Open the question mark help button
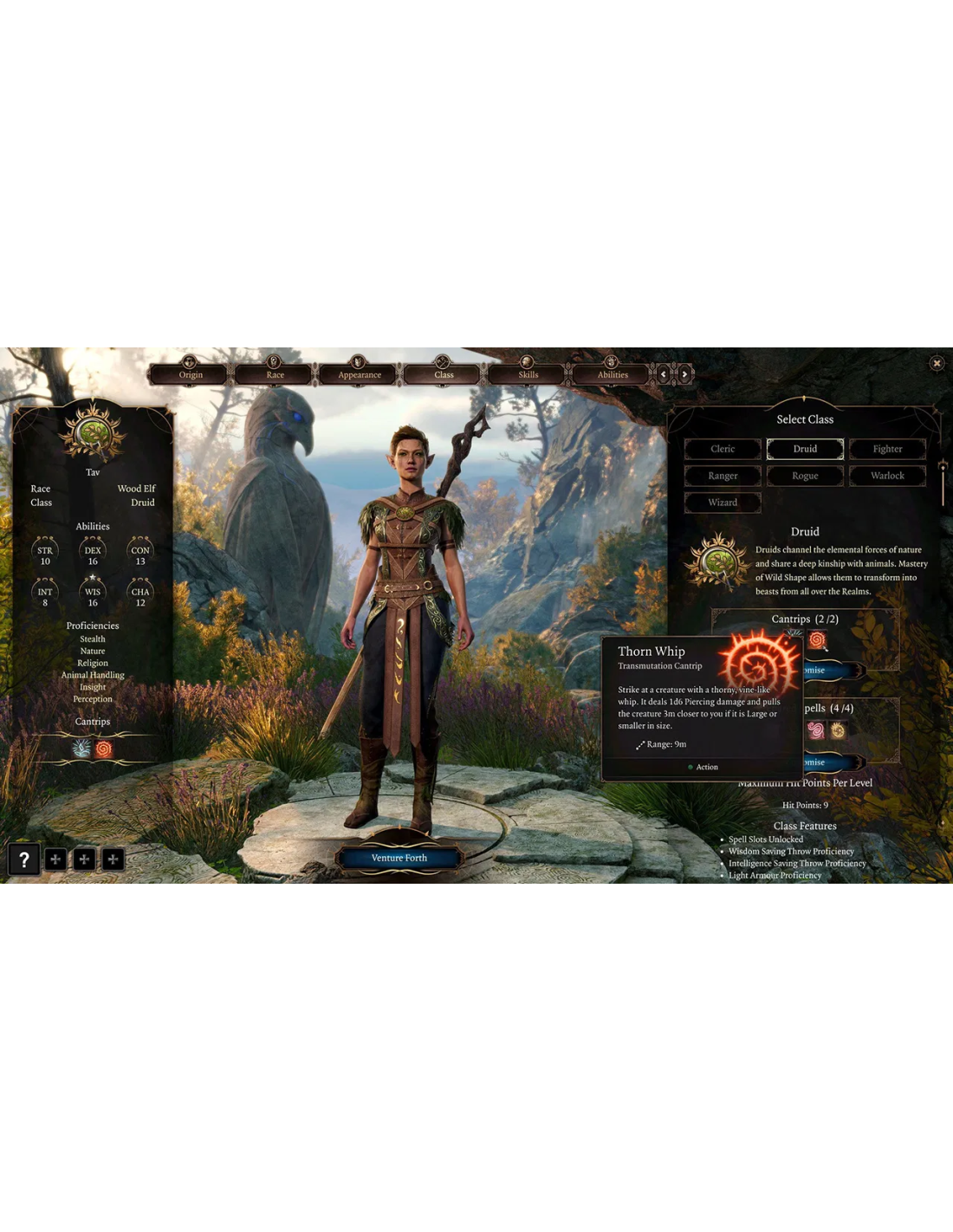This screenshot has width=953, height=1232. click(x=24, y=859)
